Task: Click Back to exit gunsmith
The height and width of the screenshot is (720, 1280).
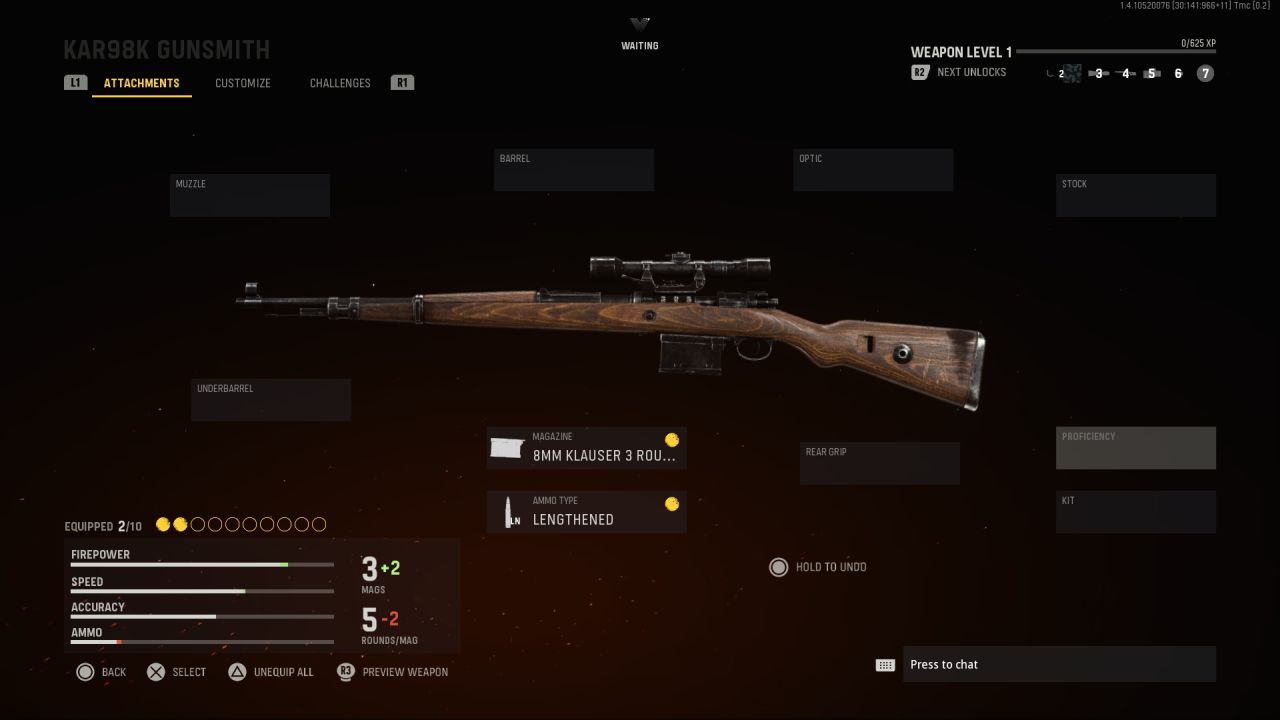Action: pyautogui.click(x=100, y=671)
